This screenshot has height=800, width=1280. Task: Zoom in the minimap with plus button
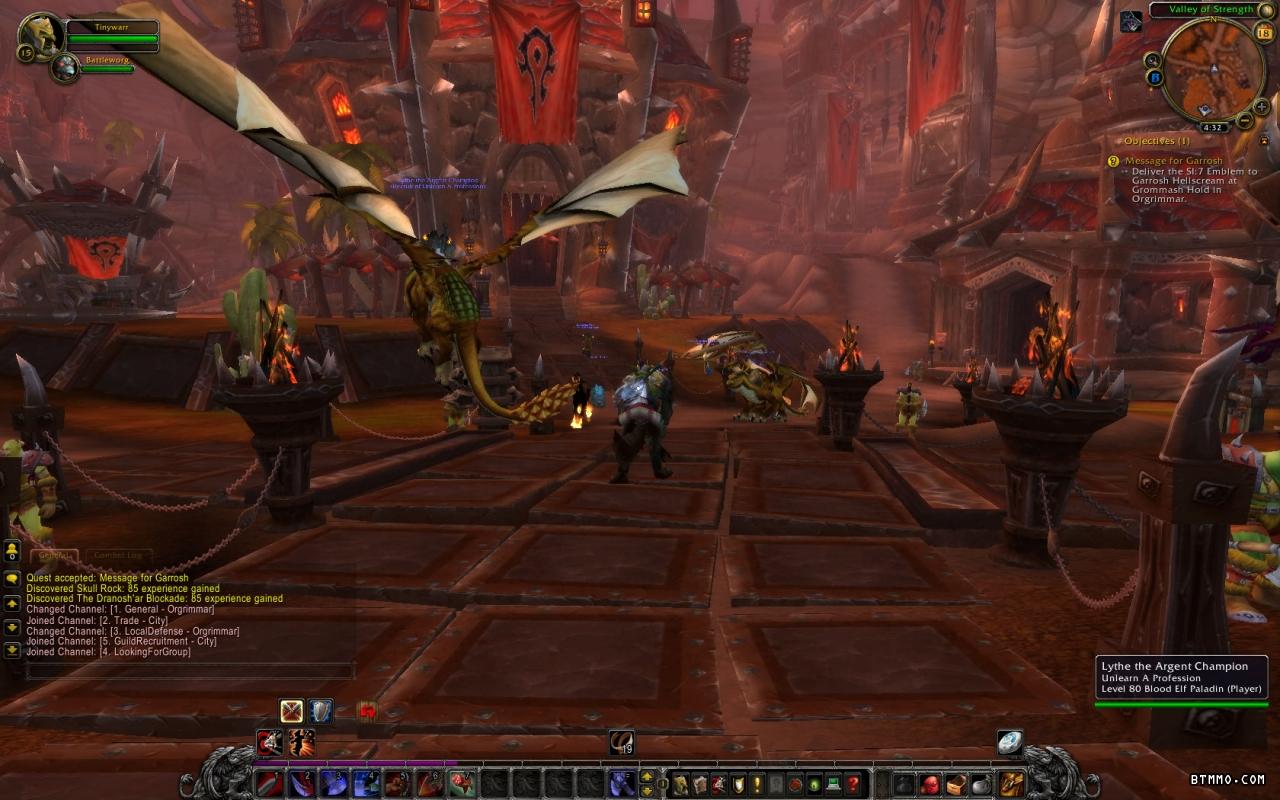(1263, 106)
